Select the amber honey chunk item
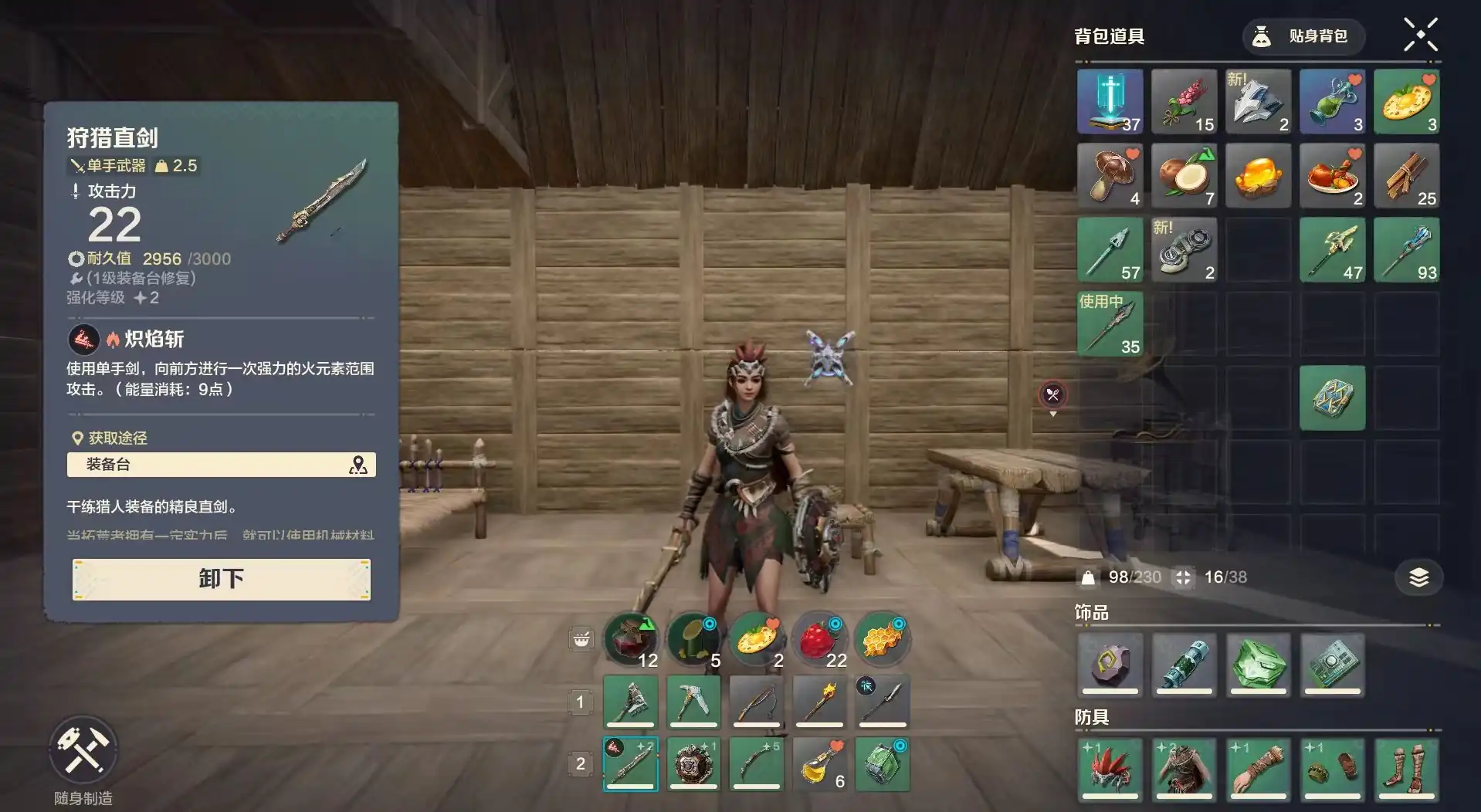 [x=1258, y=175]
